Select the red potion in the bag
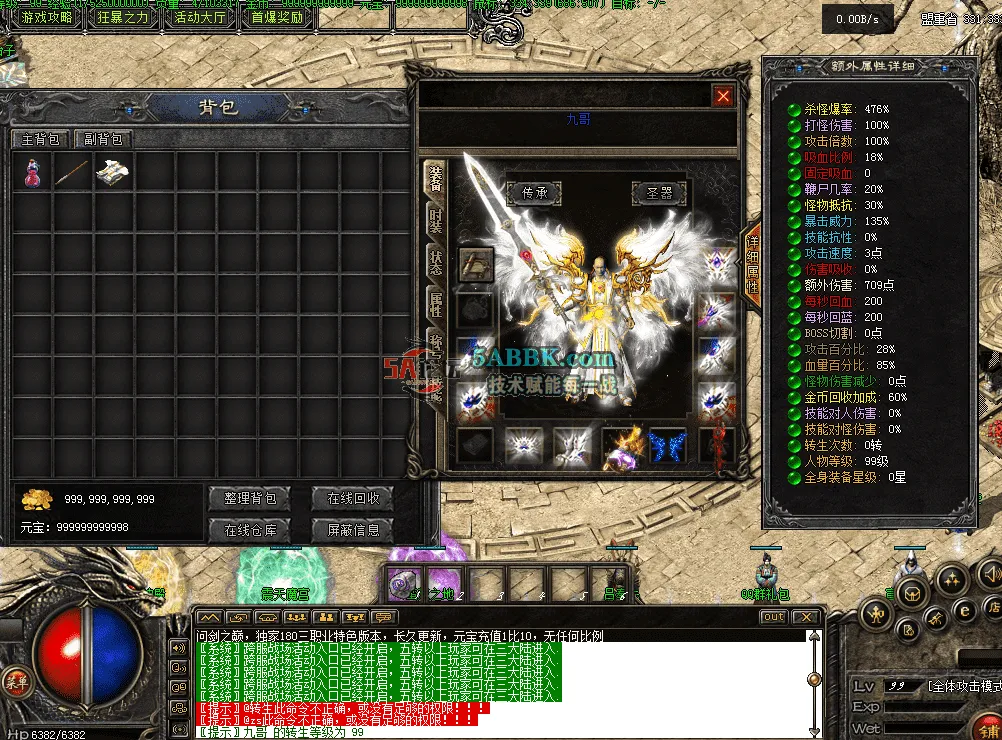Viewport: 1002px width, 740px height. click(x=32, y=172)
